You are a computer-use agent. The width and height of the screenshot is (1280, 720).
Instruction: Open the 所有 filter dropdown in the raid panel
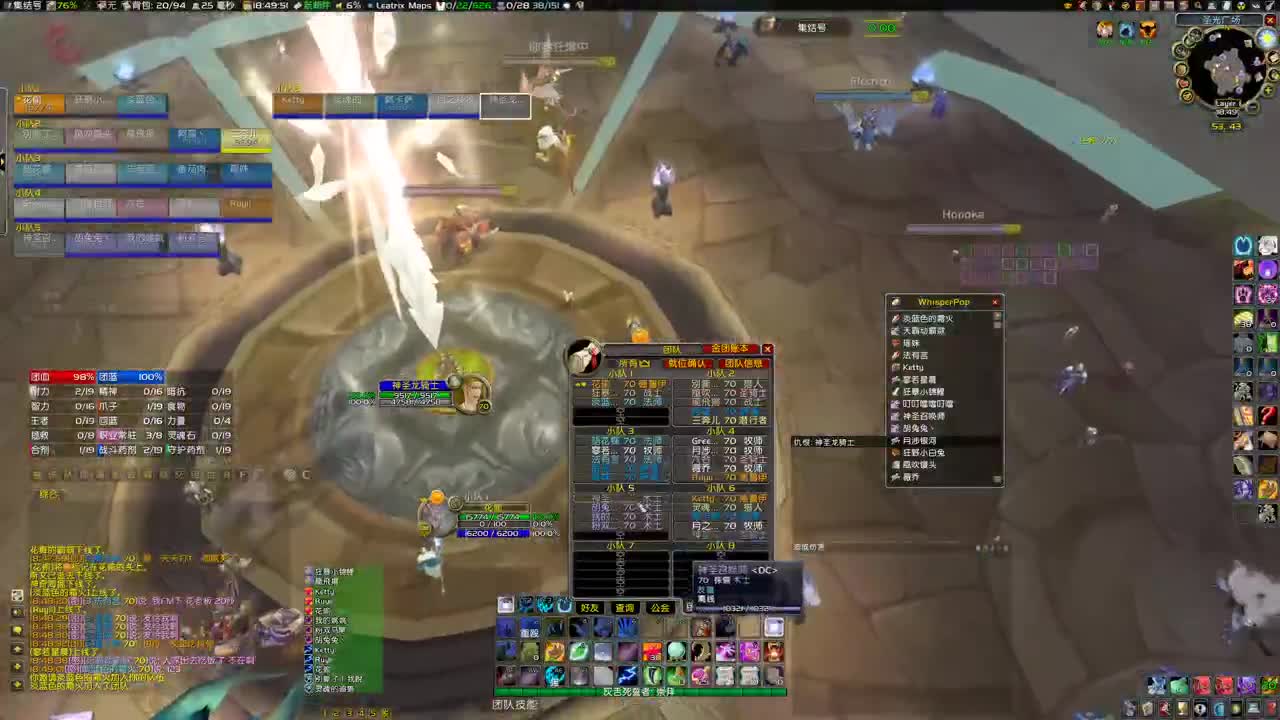pyautogui.click(x=634, y=363)
